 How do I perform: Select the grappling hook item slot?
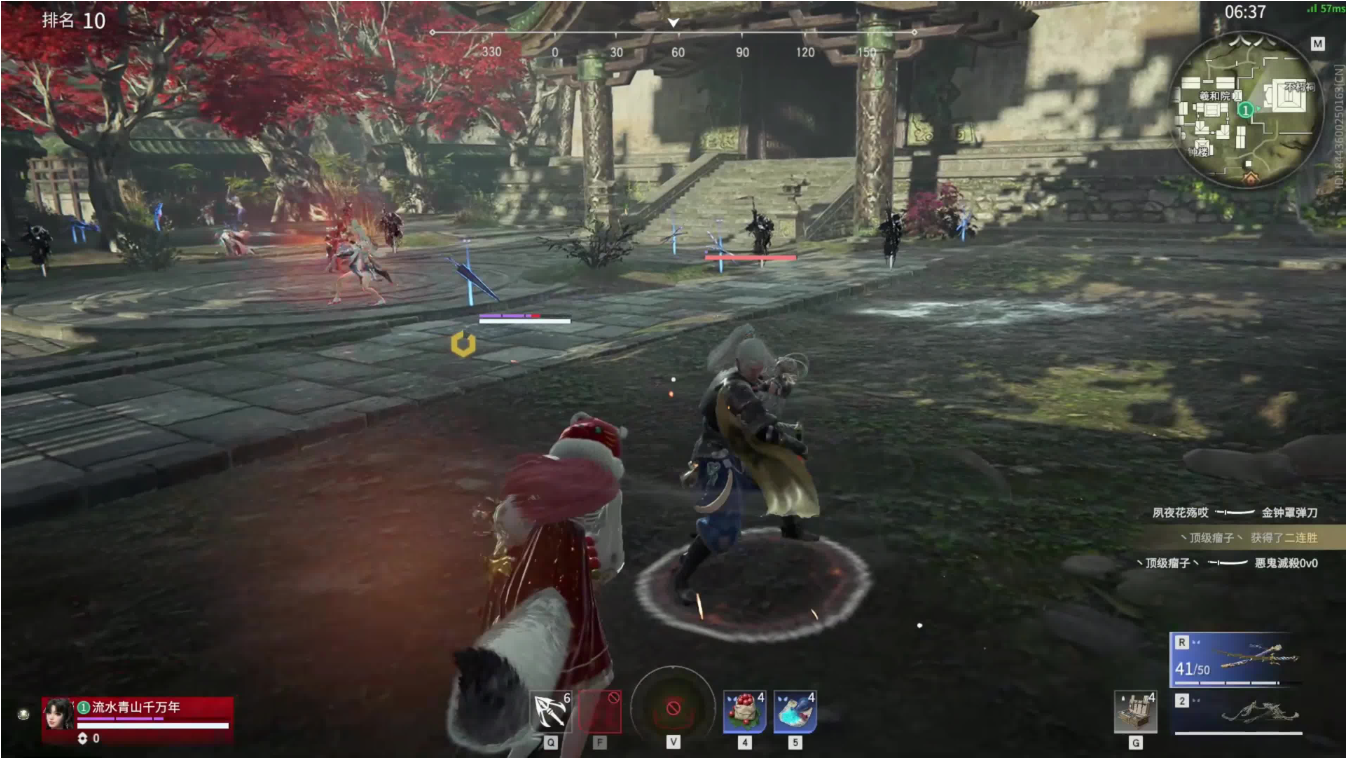point(551,711)
